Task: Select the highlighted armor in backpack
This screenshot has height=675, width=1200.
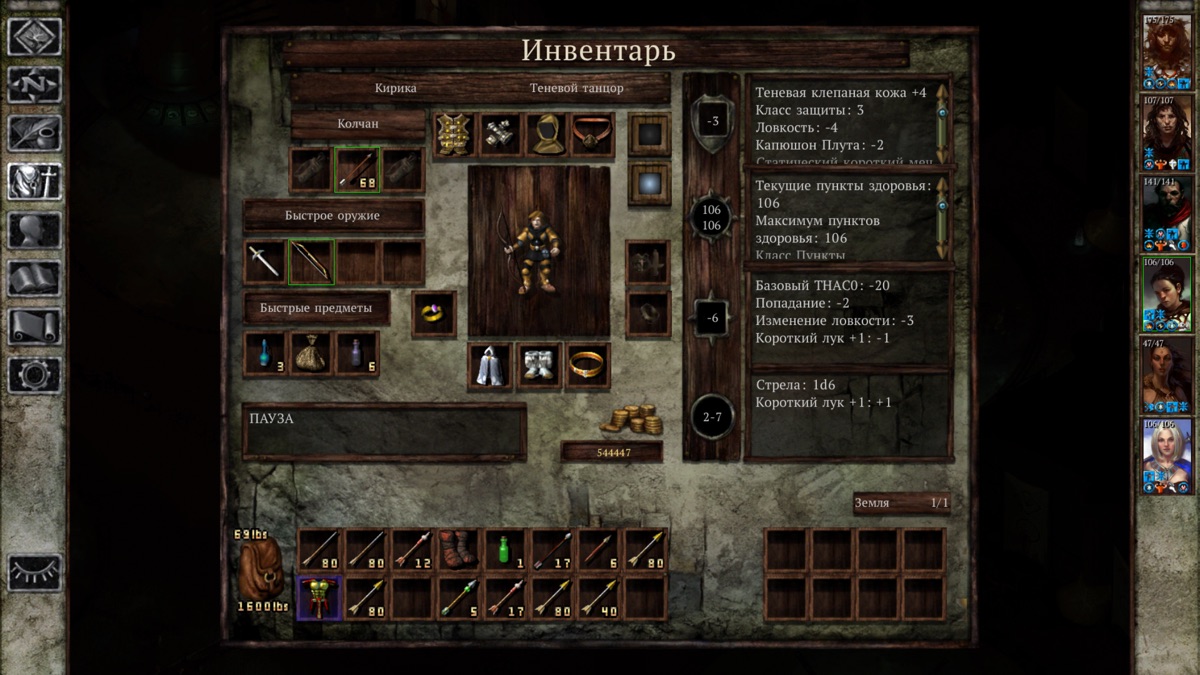Action: (320, 598)
